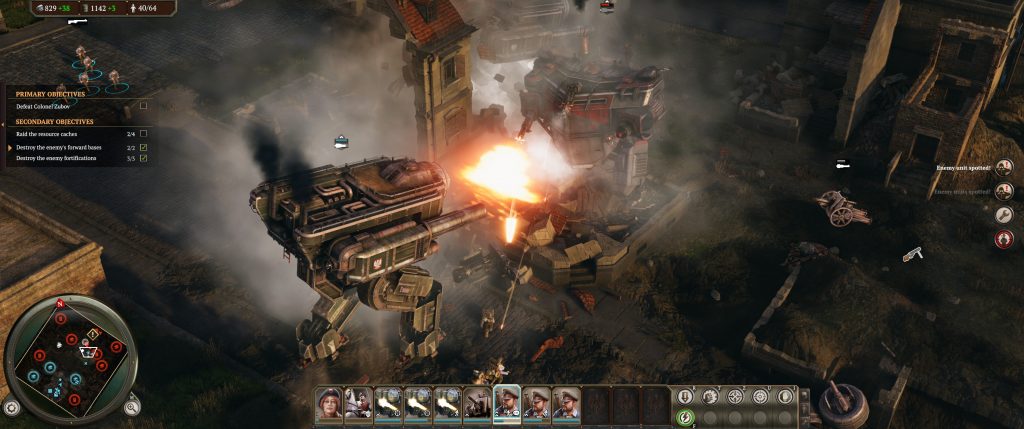1024x429 pixels.
Task: Open the minimap settings gear
Action: pos(12,408)
